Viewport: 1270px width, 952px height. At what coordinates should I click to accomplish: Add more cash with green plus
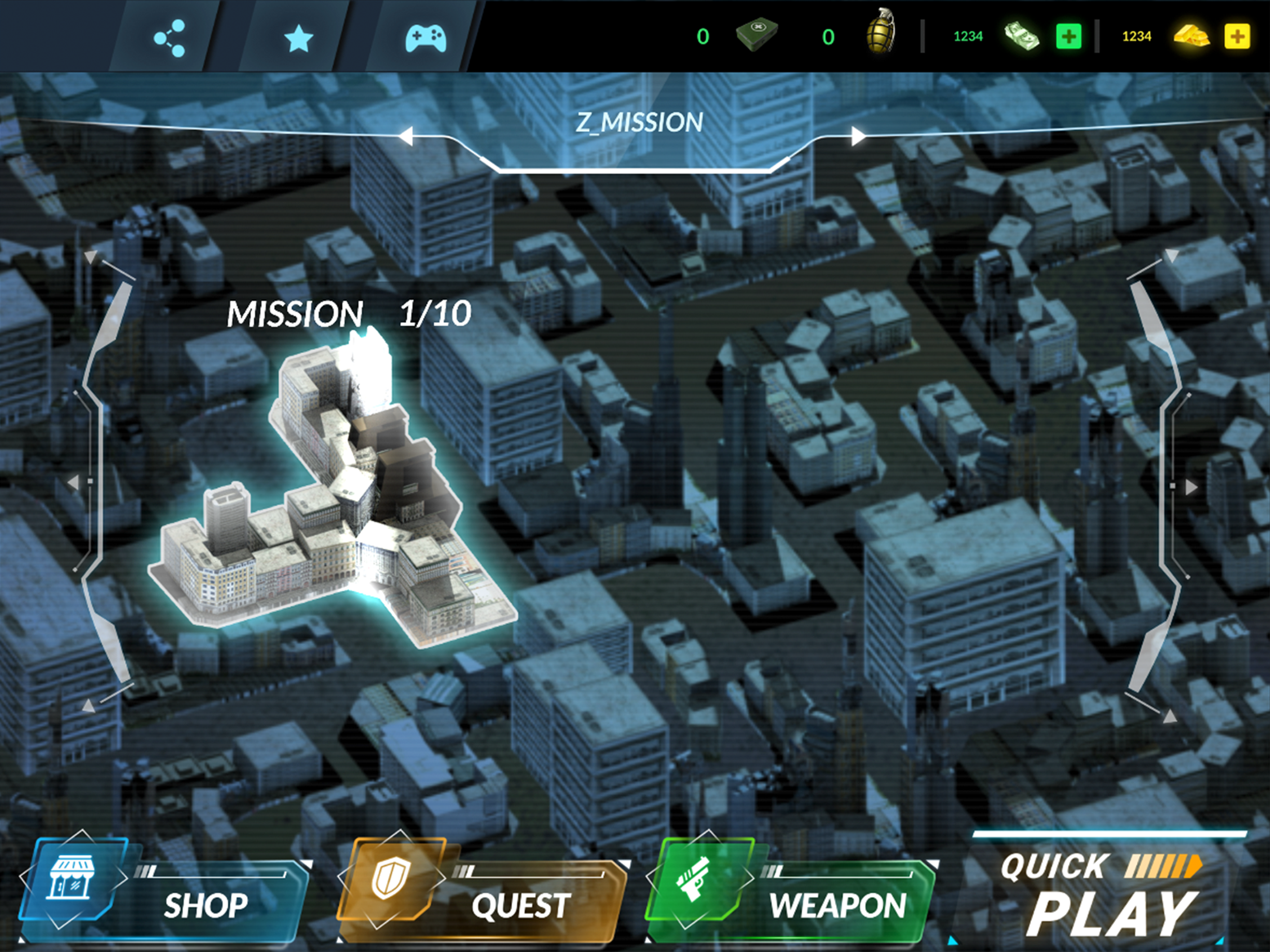[1068, 37]
